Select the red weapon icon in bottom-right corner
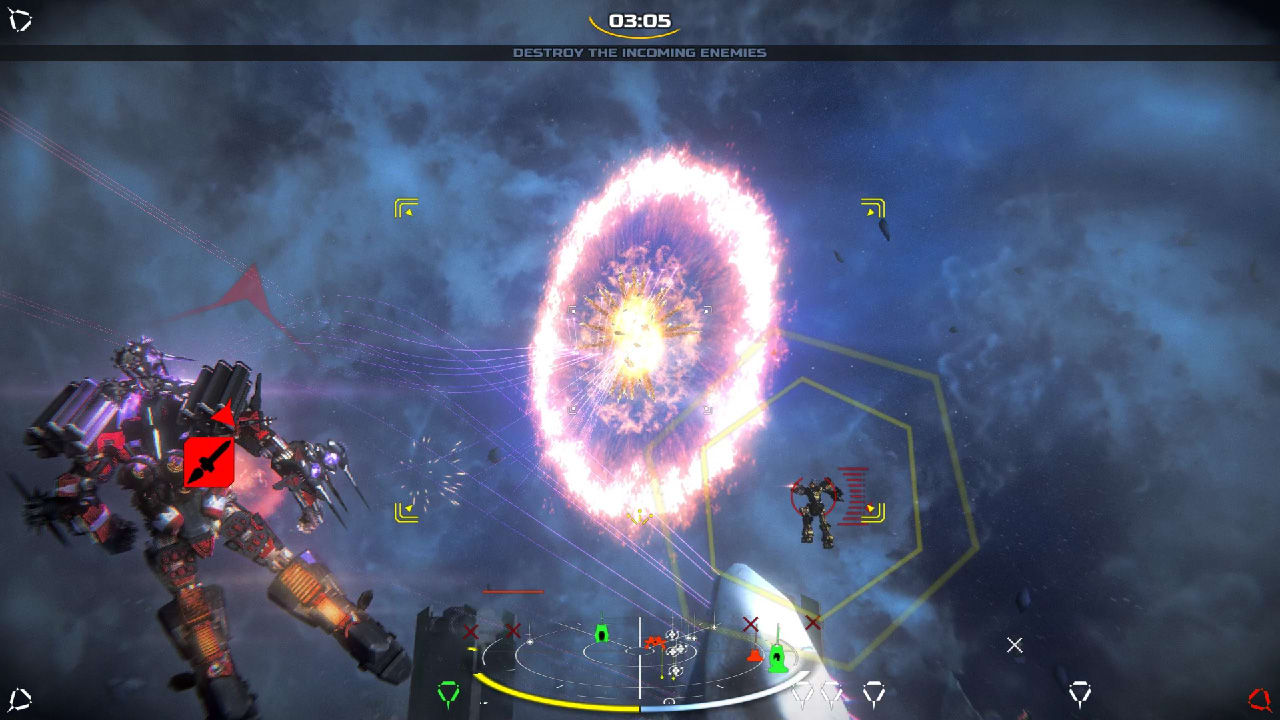 (x=1258, y=699)
